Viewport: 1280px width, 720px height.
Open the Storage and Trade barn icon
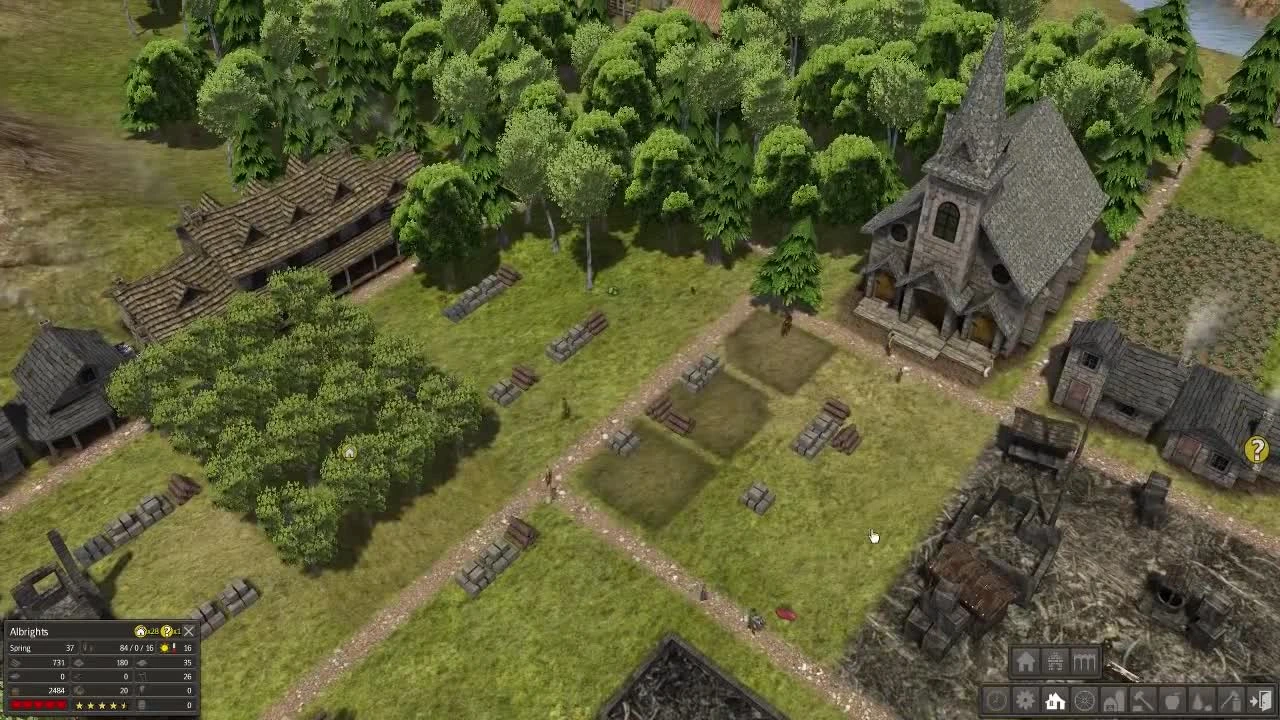pos(1114,700)
